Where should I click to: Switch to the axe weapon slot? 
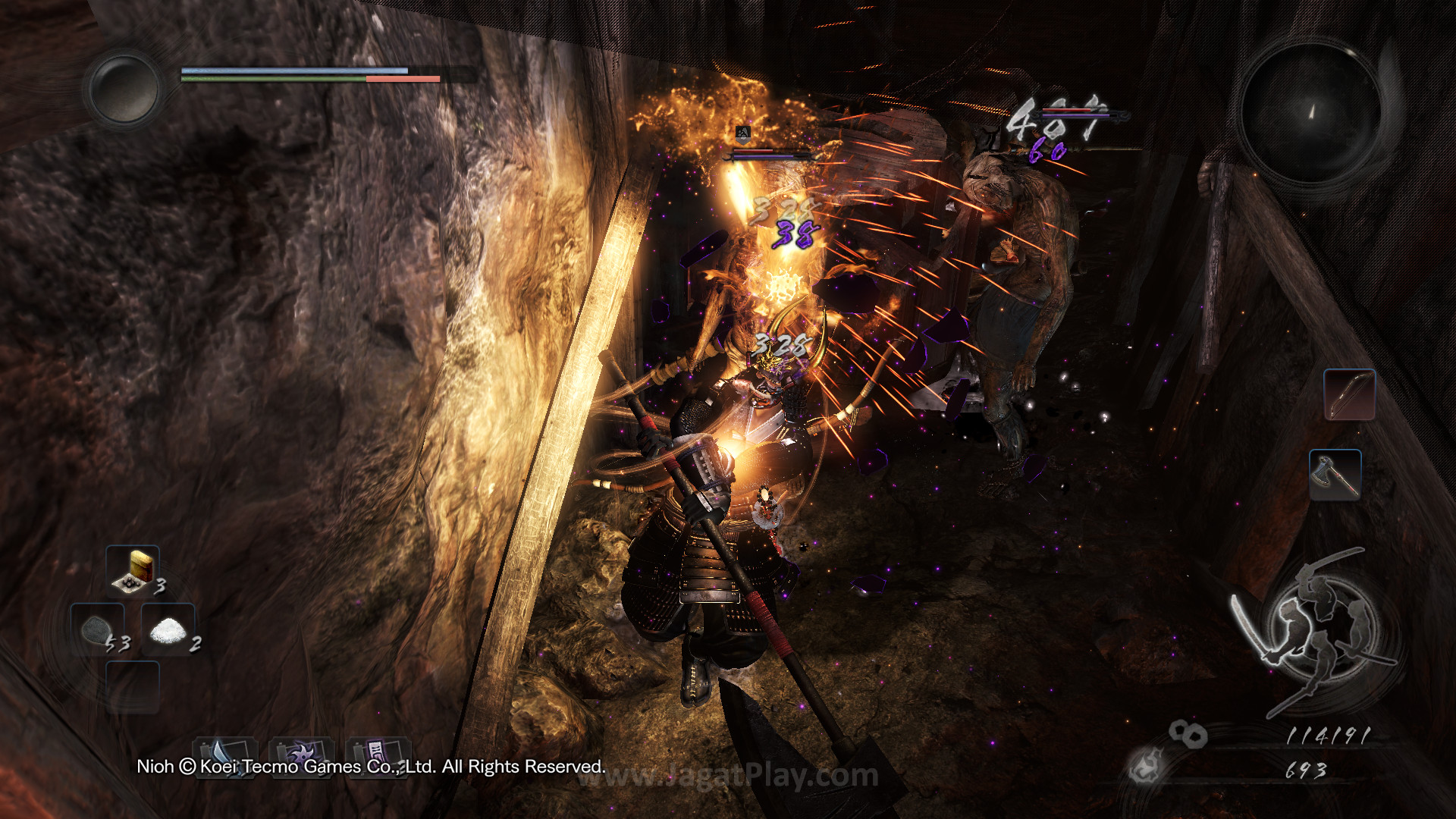pyautogui.click(x=1335, y=474)
